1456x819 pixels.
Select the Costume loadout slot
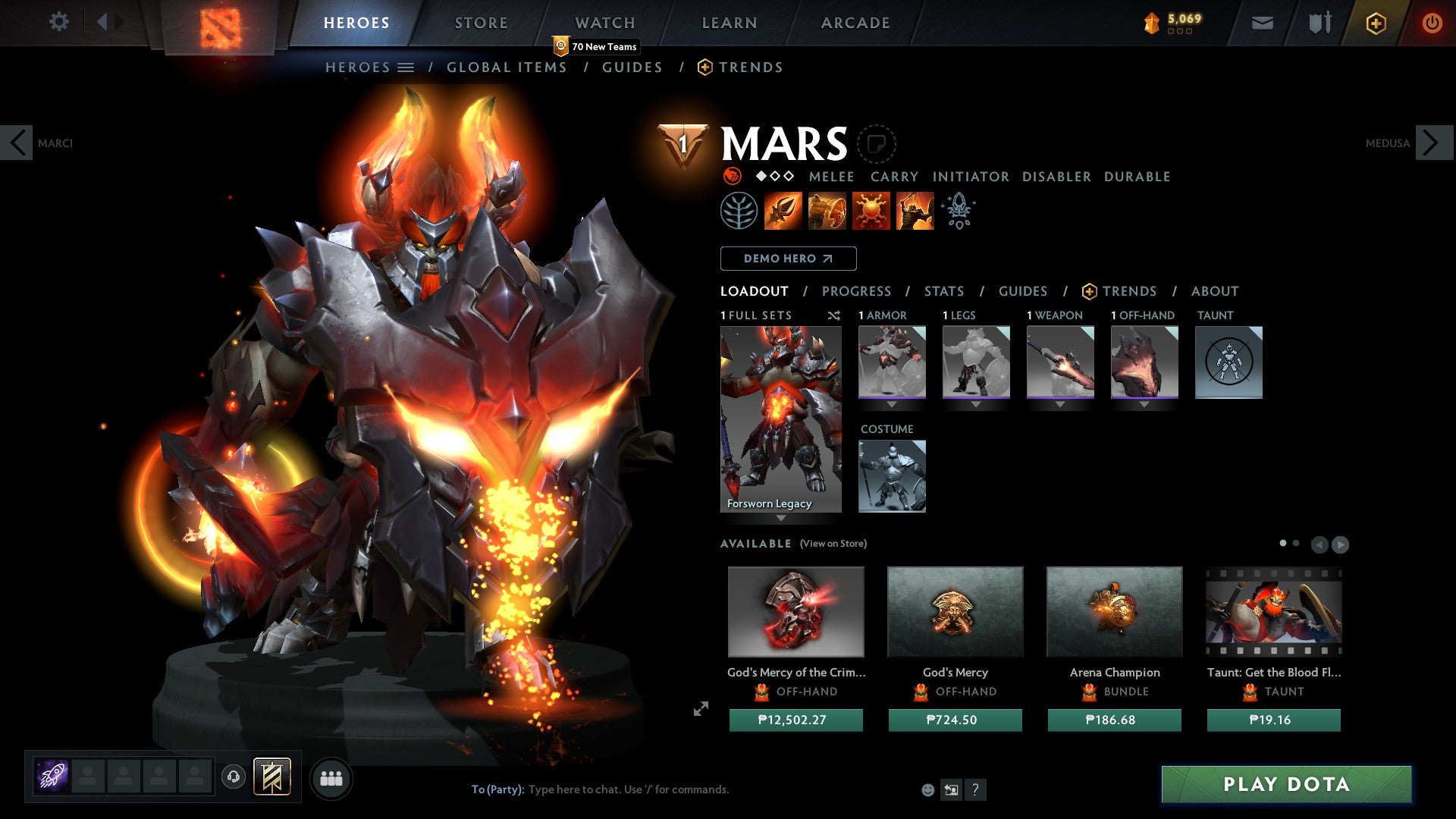tap(892, 476)
